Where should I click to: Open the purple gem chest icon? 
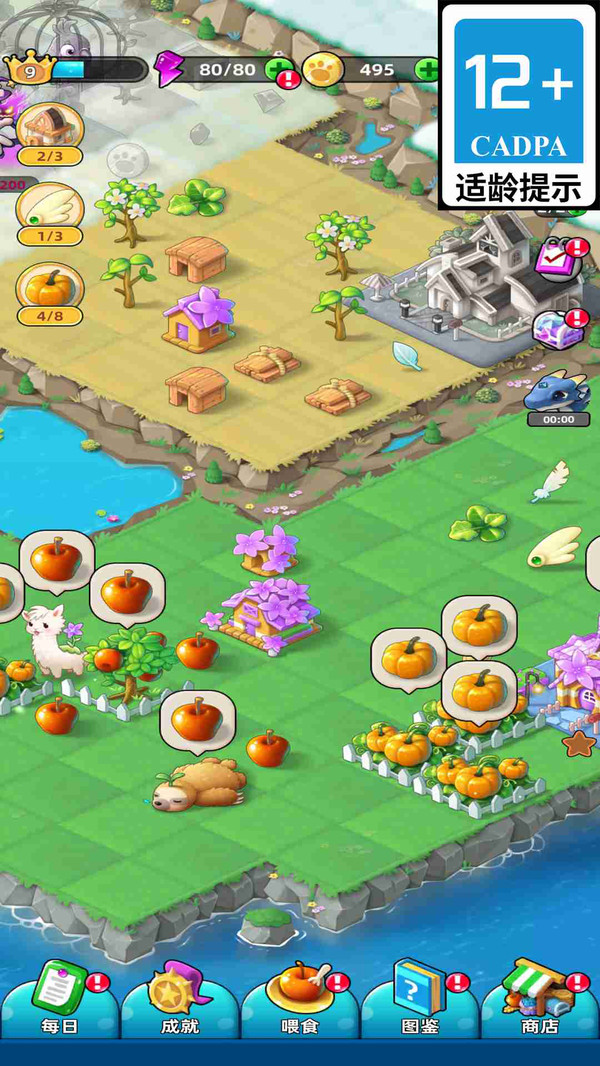[x=557, y=329]
